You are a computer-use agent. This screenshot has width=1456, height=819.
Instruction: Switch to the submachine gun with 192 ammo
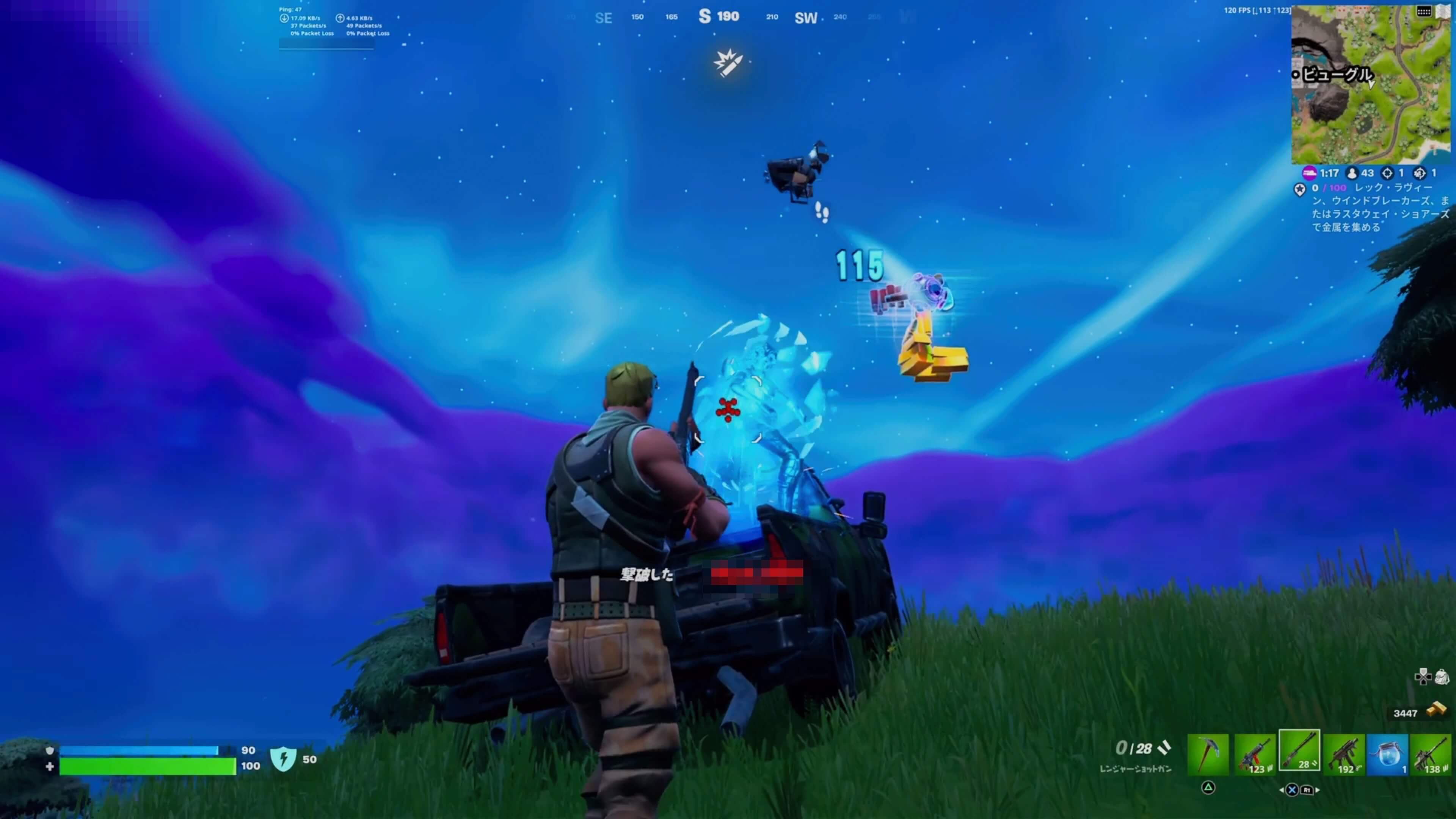1343,754
